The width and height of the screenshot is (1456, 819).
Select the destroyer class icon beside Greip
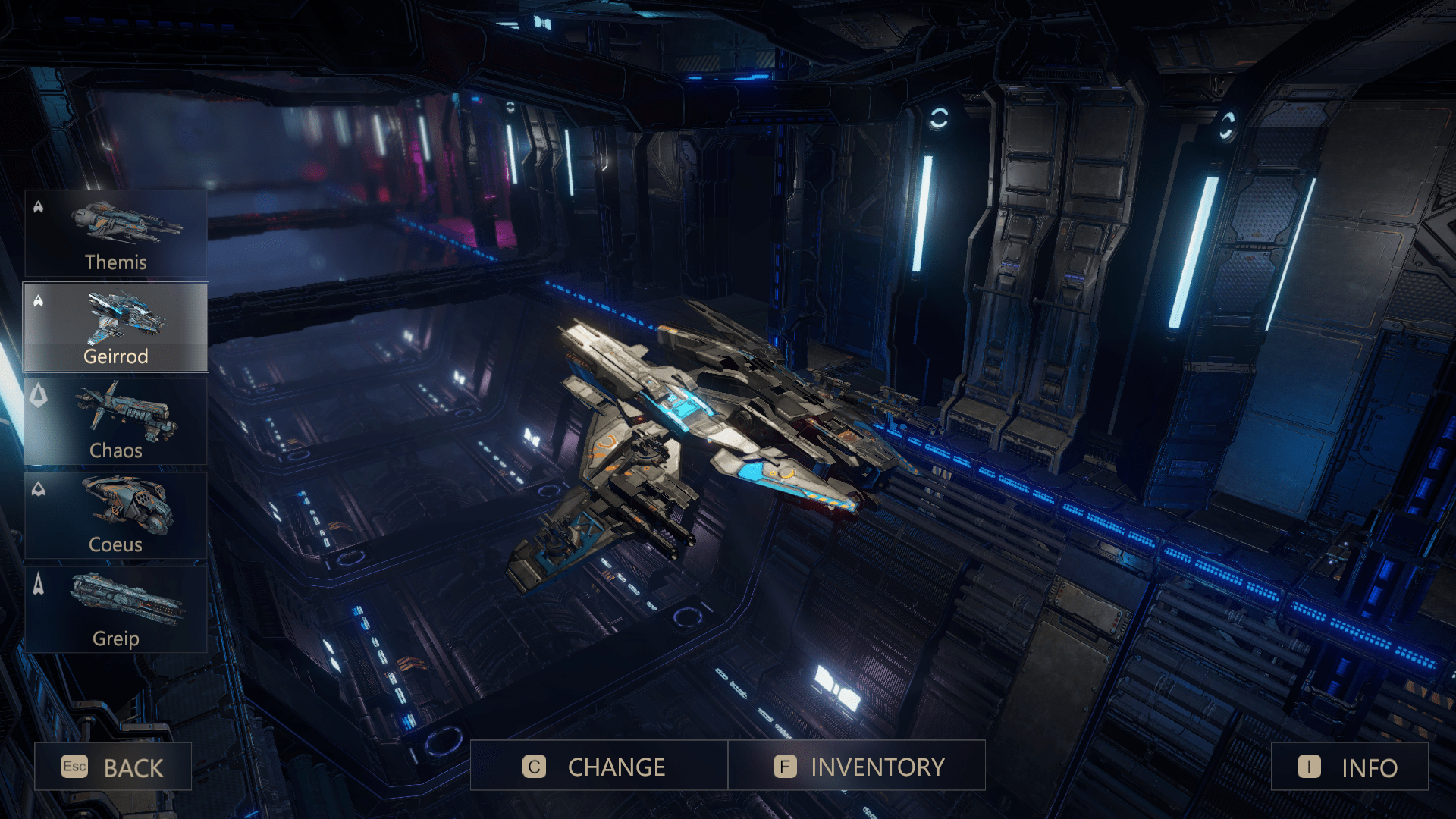pos(36,583)
